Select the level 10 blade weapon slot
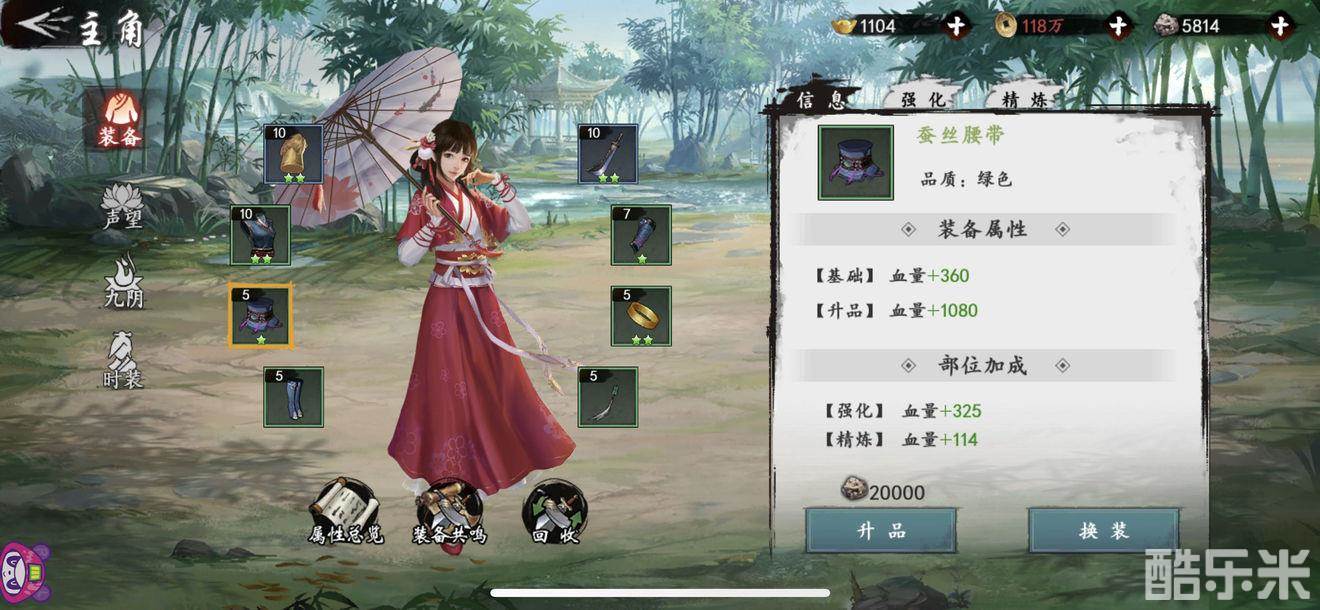 pos(608,154)
